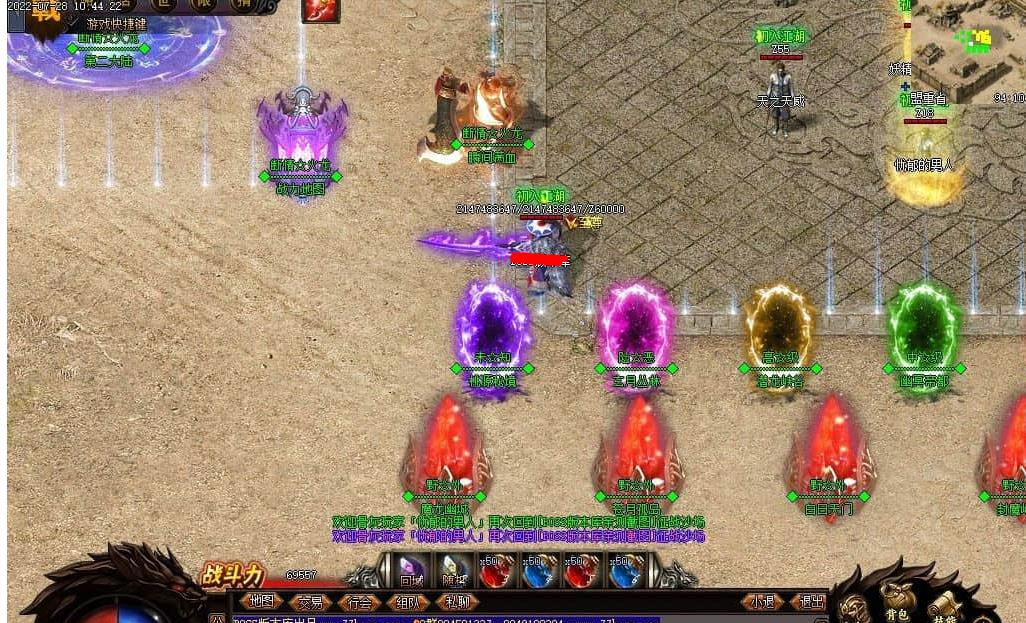Open the 行会 guild panel
The height and width of the screenshot is (623, 1026).
click(360, 601)
